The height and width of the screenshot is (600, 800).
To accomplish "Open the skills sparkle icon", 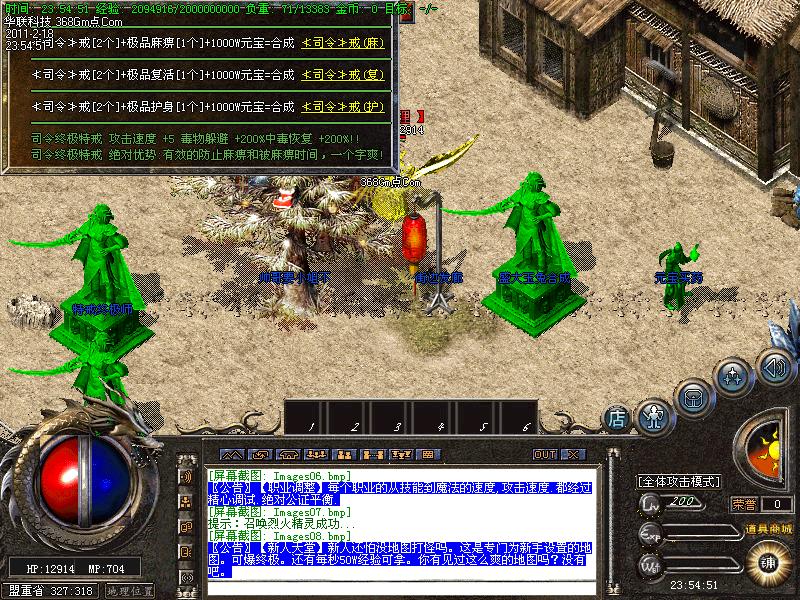I will pos(735,377).
